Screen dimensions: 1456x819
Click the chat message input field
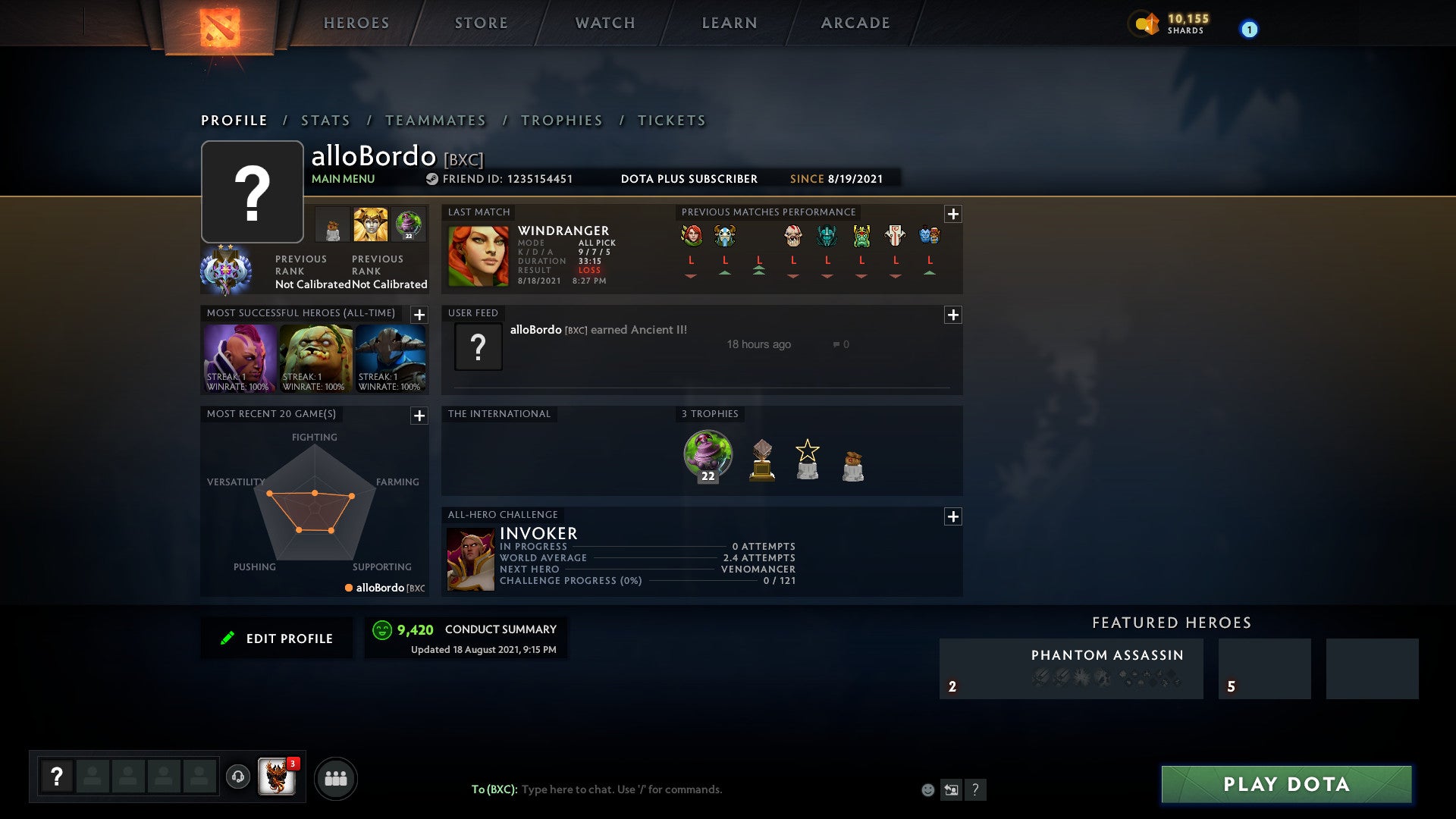point(645,789)
